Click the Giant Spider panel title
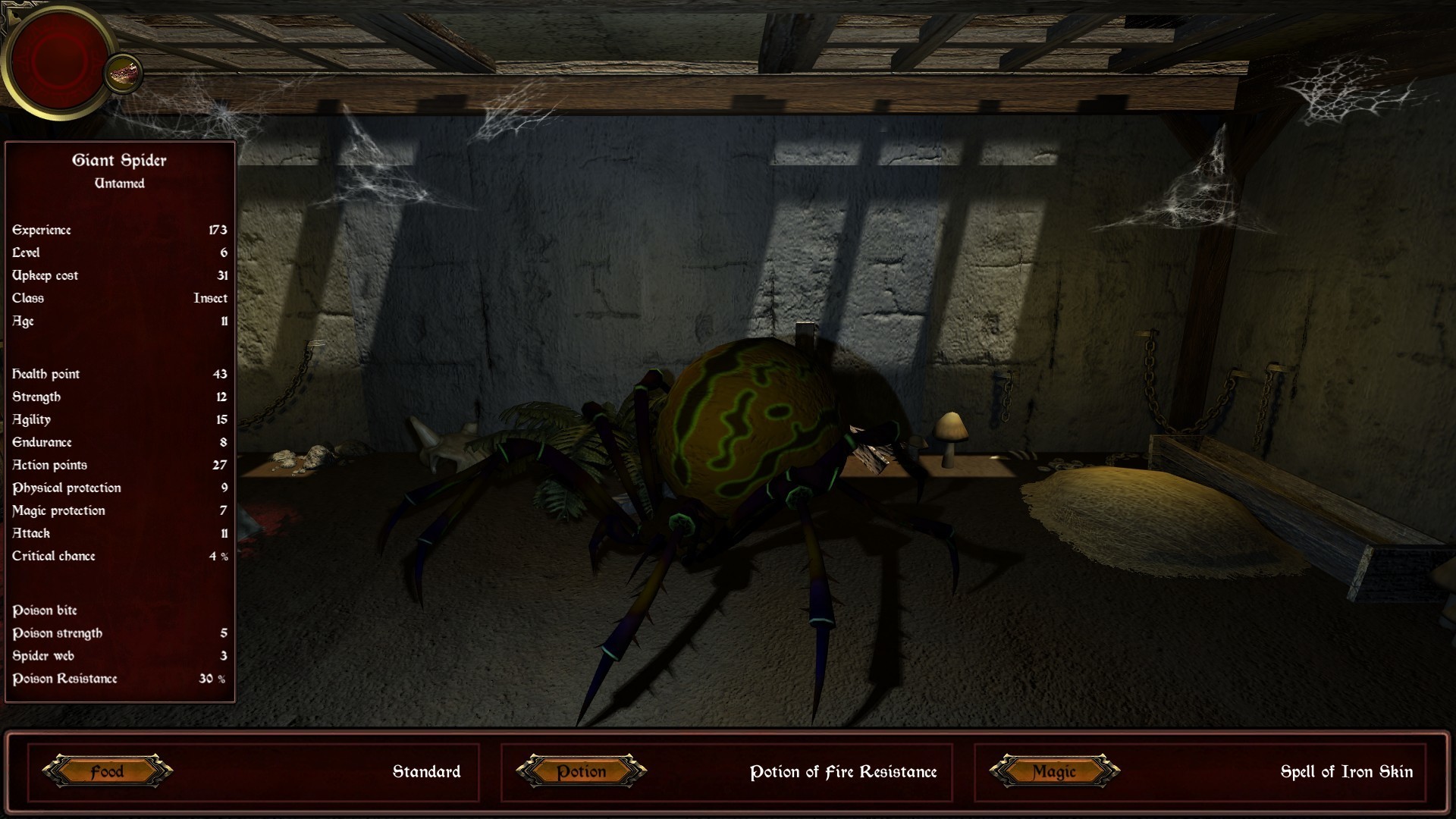Image resolution: width=1456 pixels, height=819 pixels. (x=119, y=160)
